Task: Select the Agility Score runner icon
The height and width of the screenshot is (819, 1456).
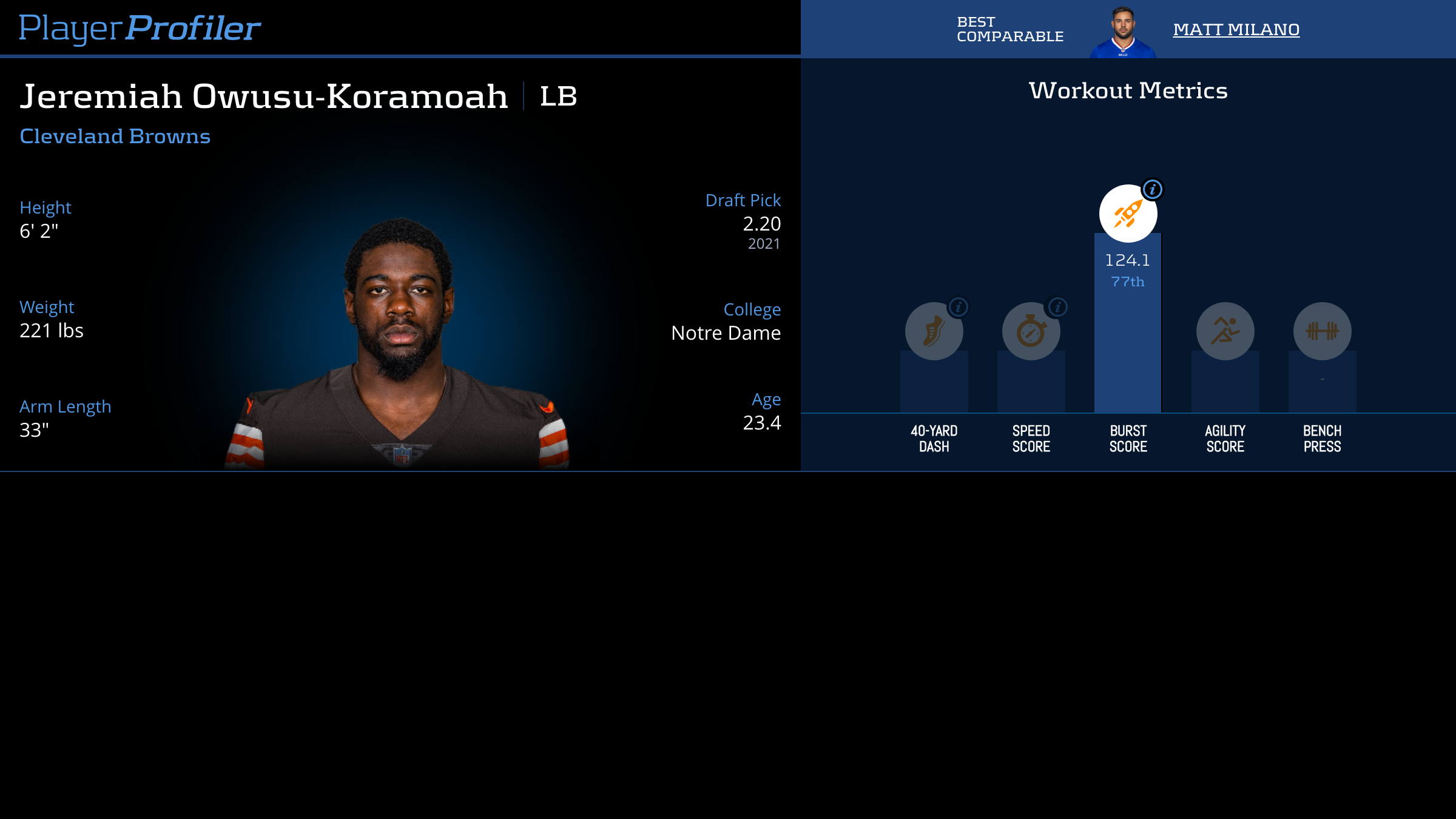Action: (1225, 331)
